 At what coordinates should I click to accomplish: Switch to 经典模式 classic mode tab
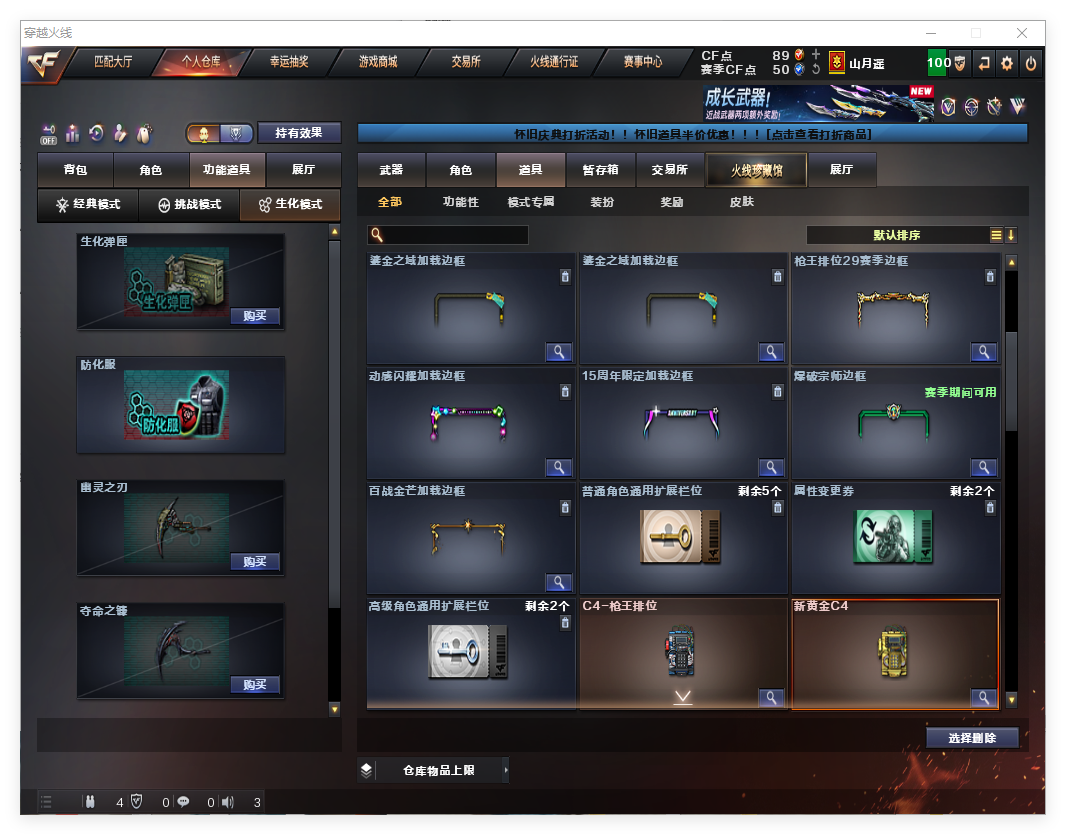coord(88,204)
